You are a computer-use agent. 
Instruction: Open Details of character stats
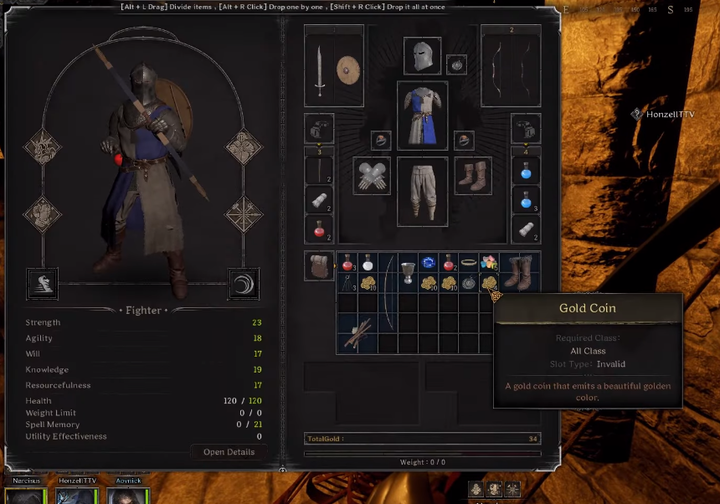coord(228,451)
